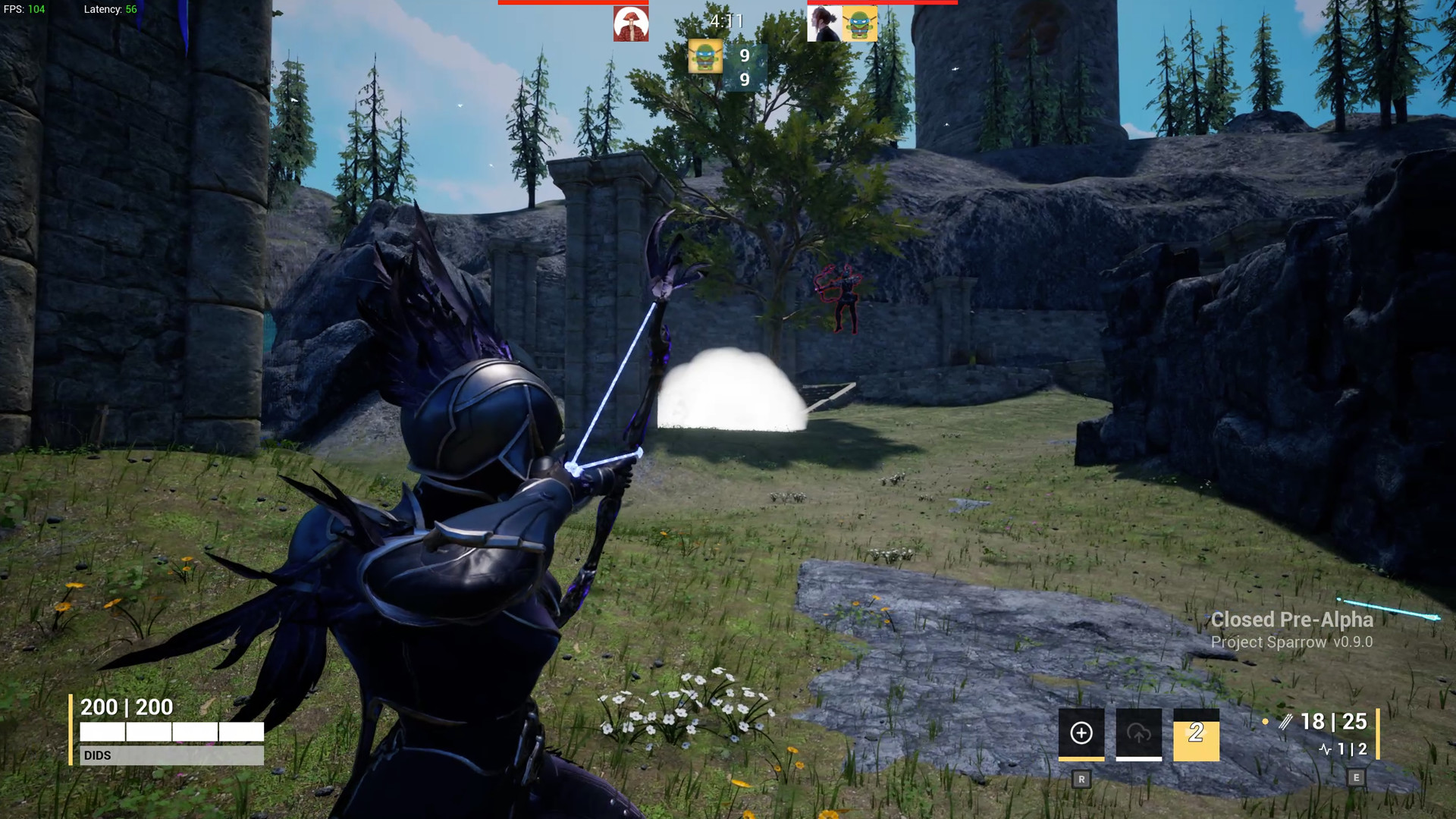Select the healing ability icon with plus symbol
Image resolution: width=1456 pixels, height=819 pixels.
pos(1081,733)
